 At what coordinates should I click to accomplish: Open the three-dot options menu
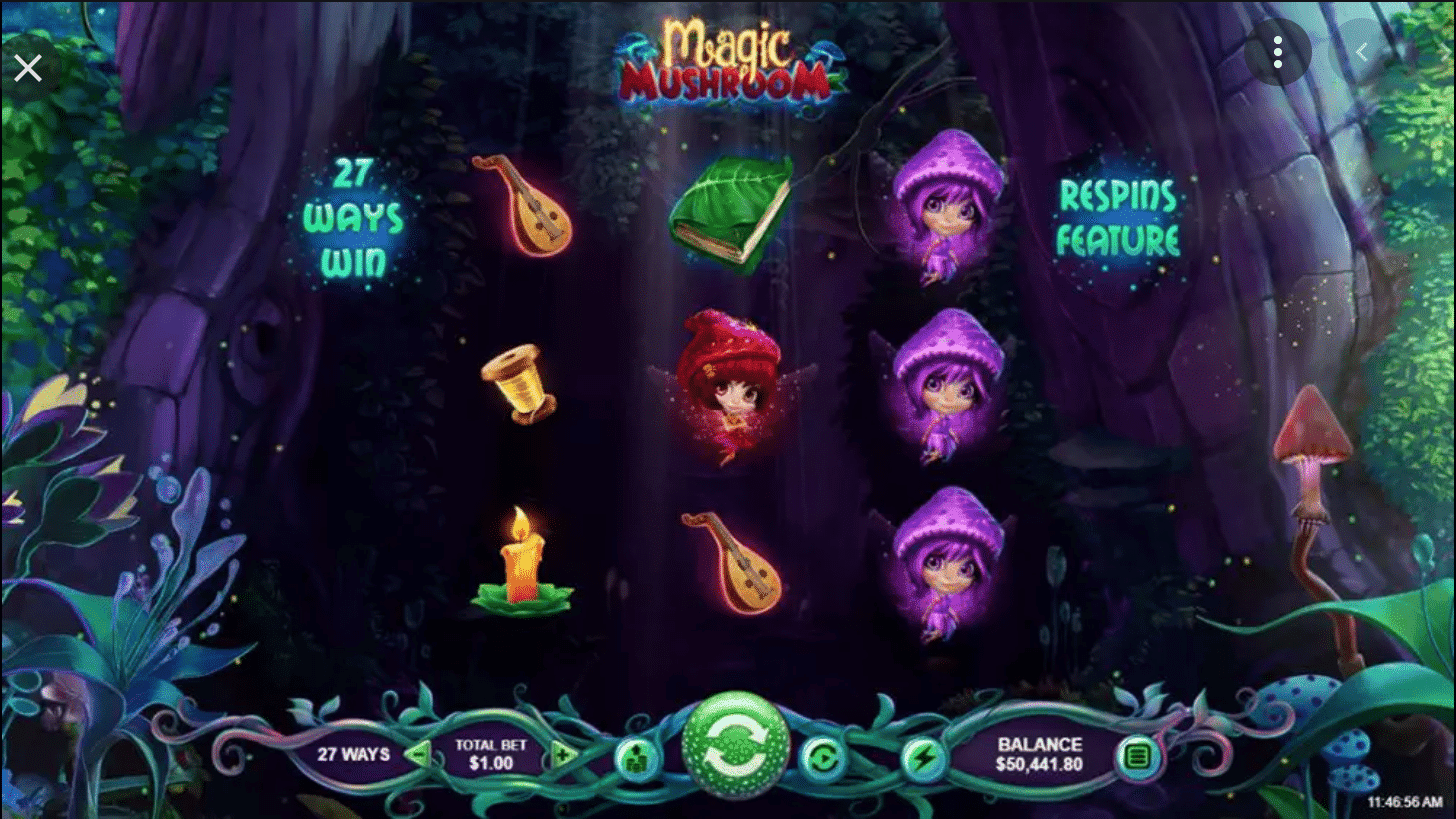[1279, 52]
